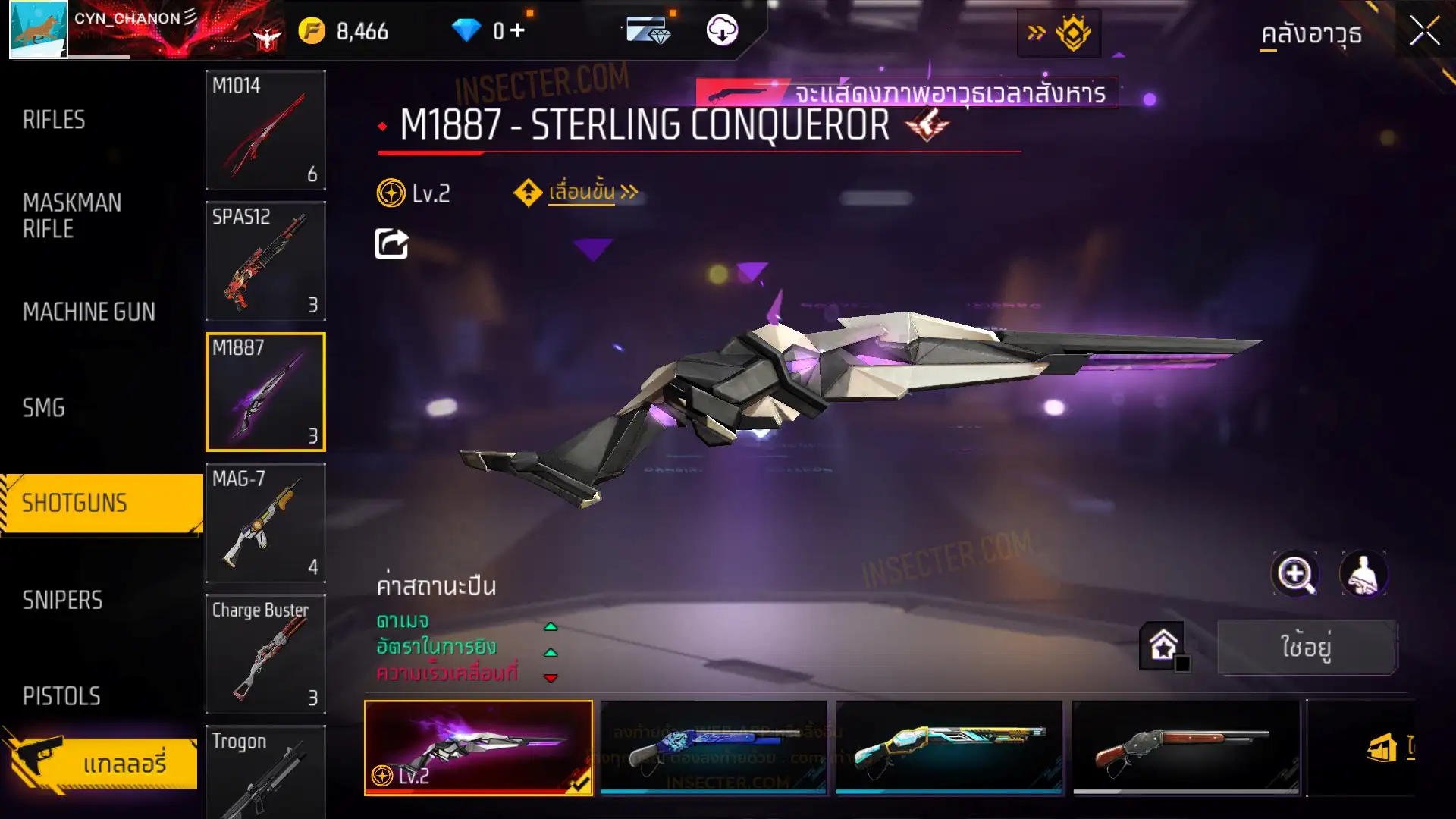This screenshot has height=819, width=1456.
Task: Tap the yellow upgrade tier link
Action: [582, 193]
